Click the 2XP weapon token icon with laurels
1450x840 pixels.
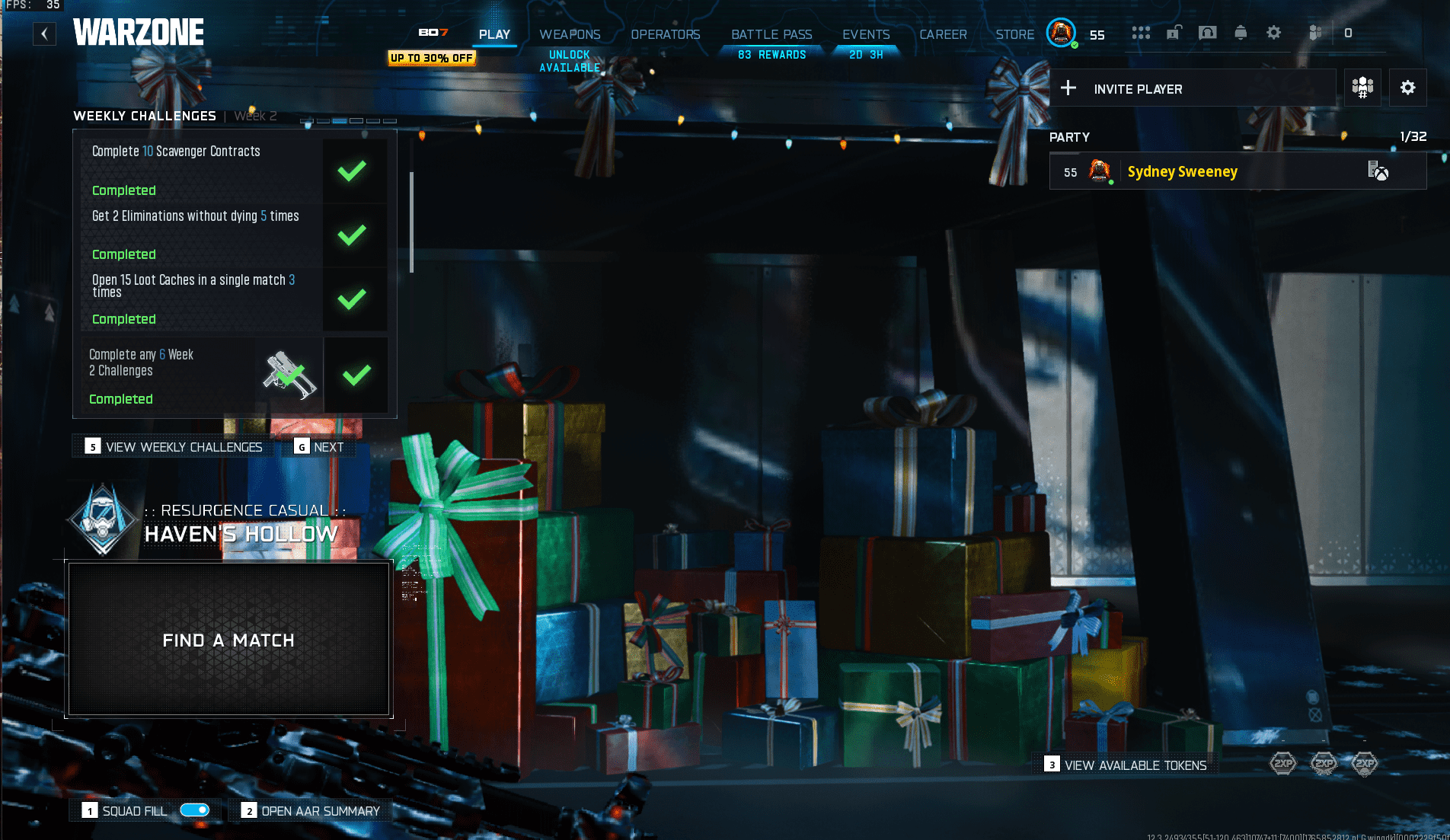pyautogui.click(x=1324, y=763)
